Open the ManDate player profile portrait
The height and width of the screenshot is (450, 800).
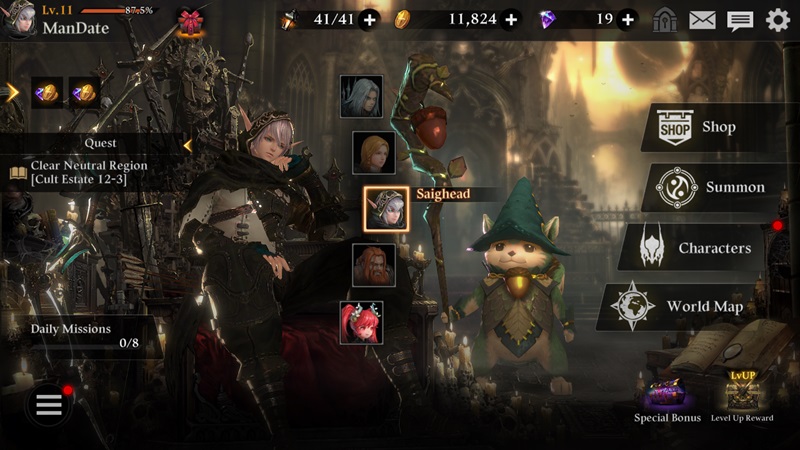18,19
